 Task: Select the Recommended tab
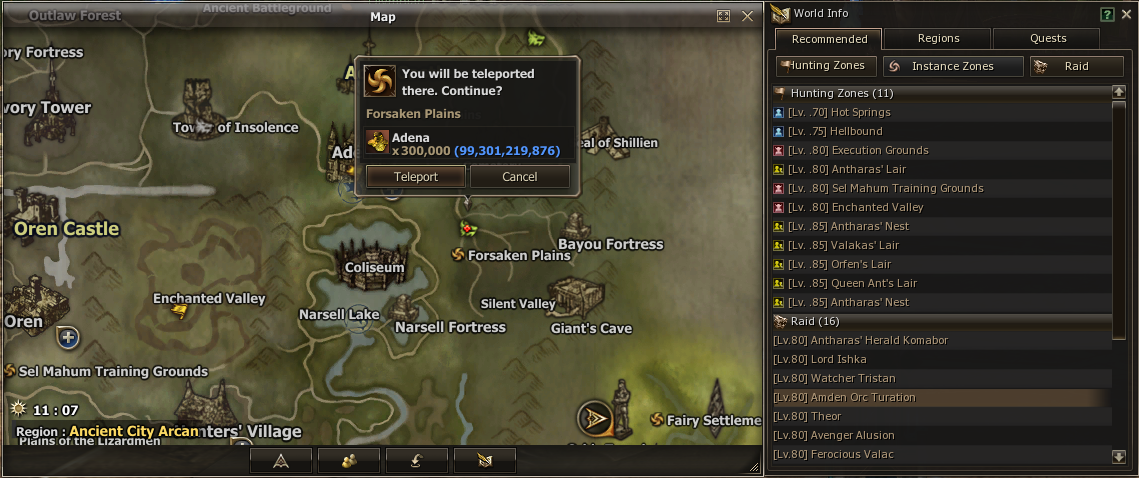tap(829, 39)
